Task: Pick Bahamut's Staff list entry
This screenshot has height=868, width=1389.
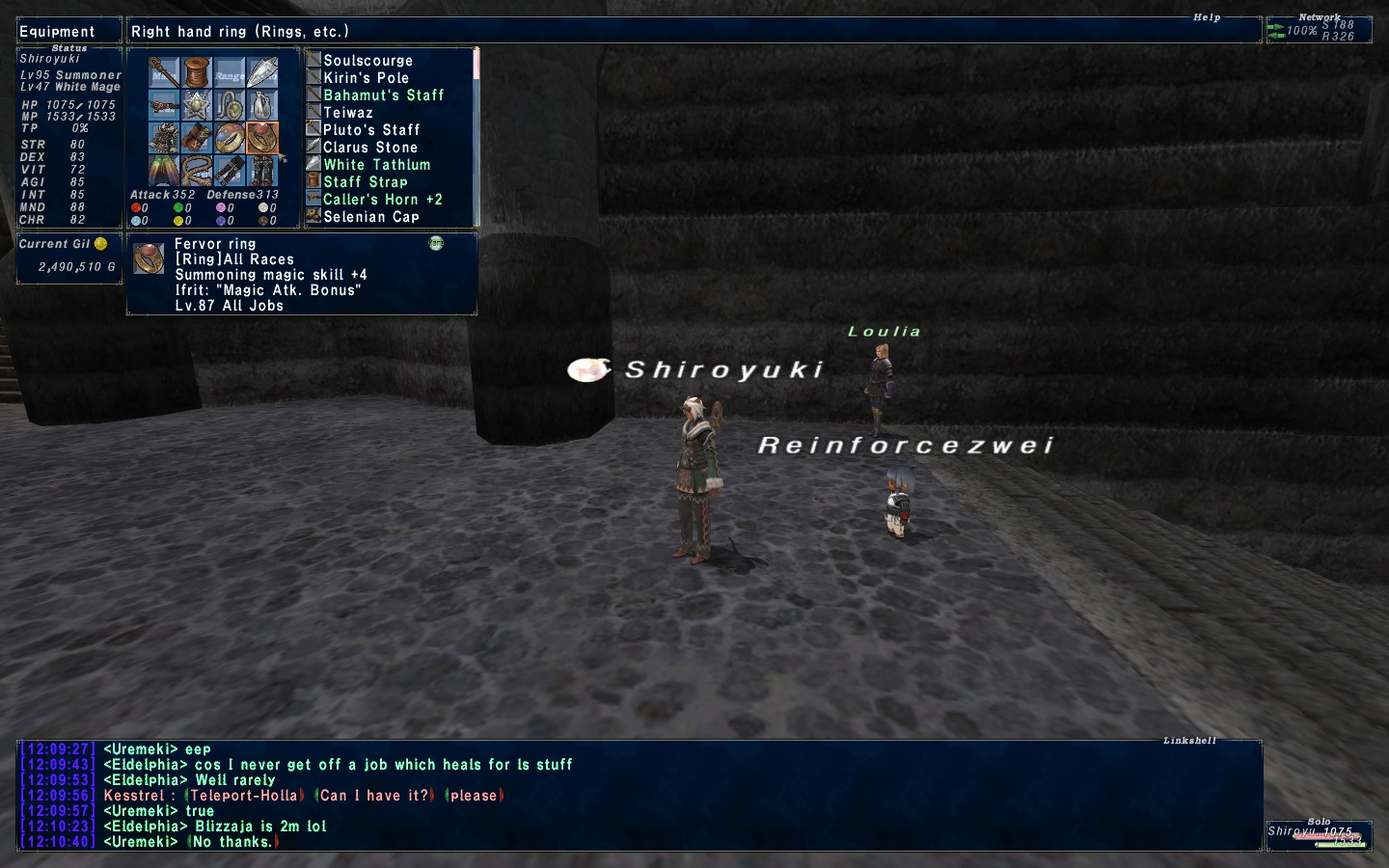Action: click(x=383, y=95)
